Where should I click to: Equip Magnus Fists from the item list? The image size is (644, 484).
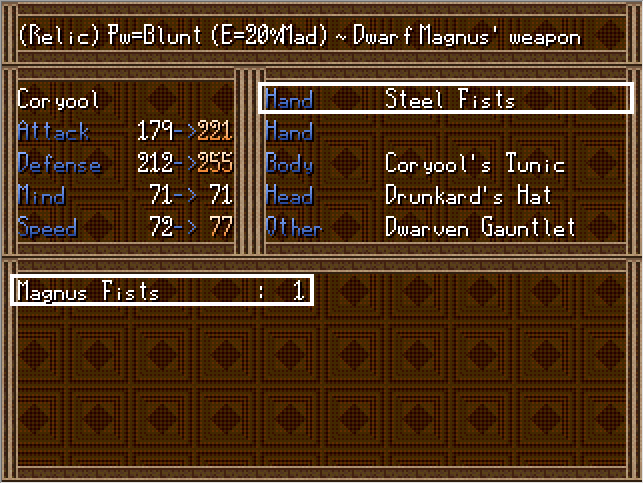[161, 291]
